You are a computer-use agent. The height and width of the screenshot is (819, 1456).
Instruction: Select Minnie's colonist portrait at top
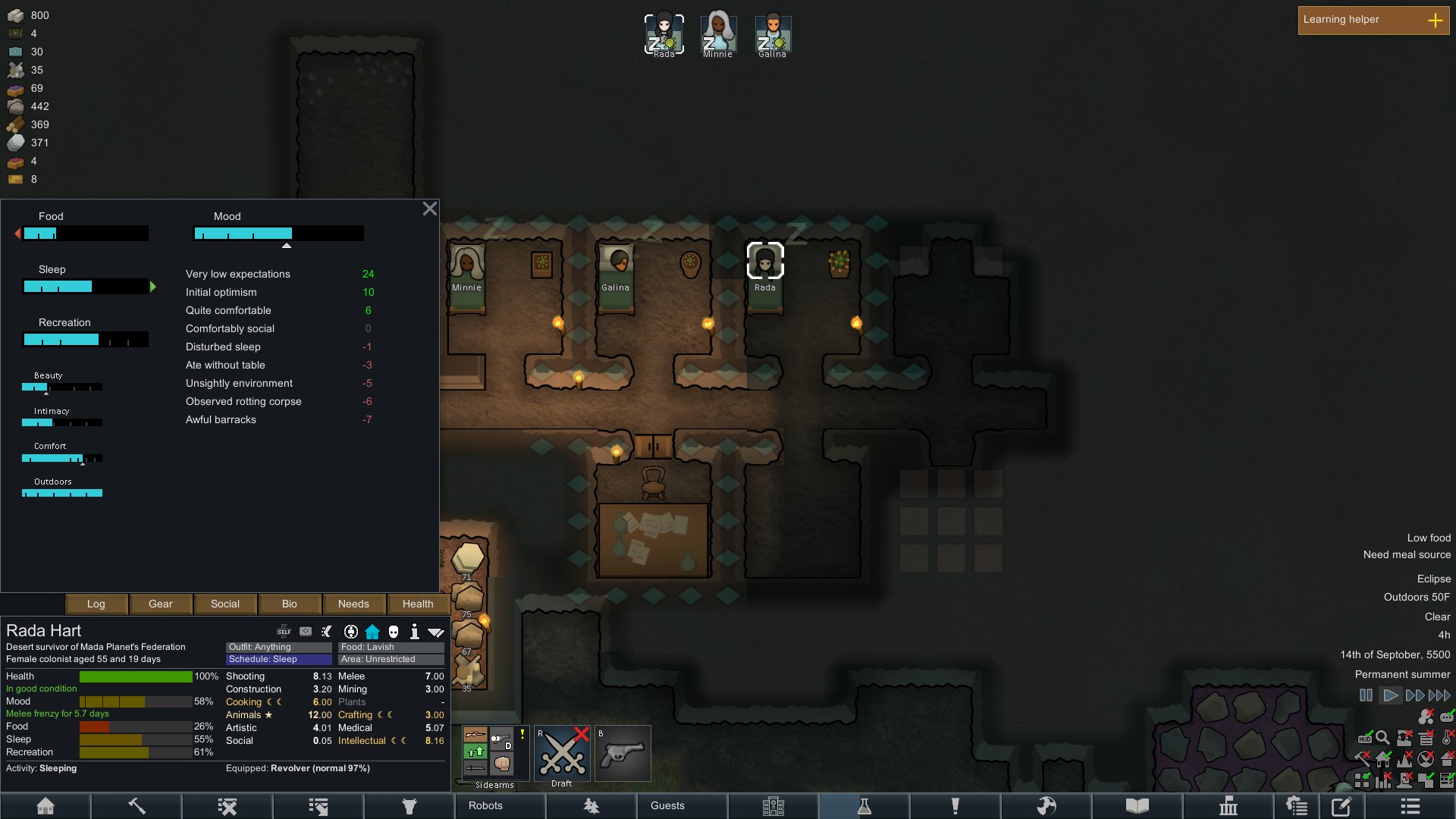pyautogui.click(x=717, y=32)
